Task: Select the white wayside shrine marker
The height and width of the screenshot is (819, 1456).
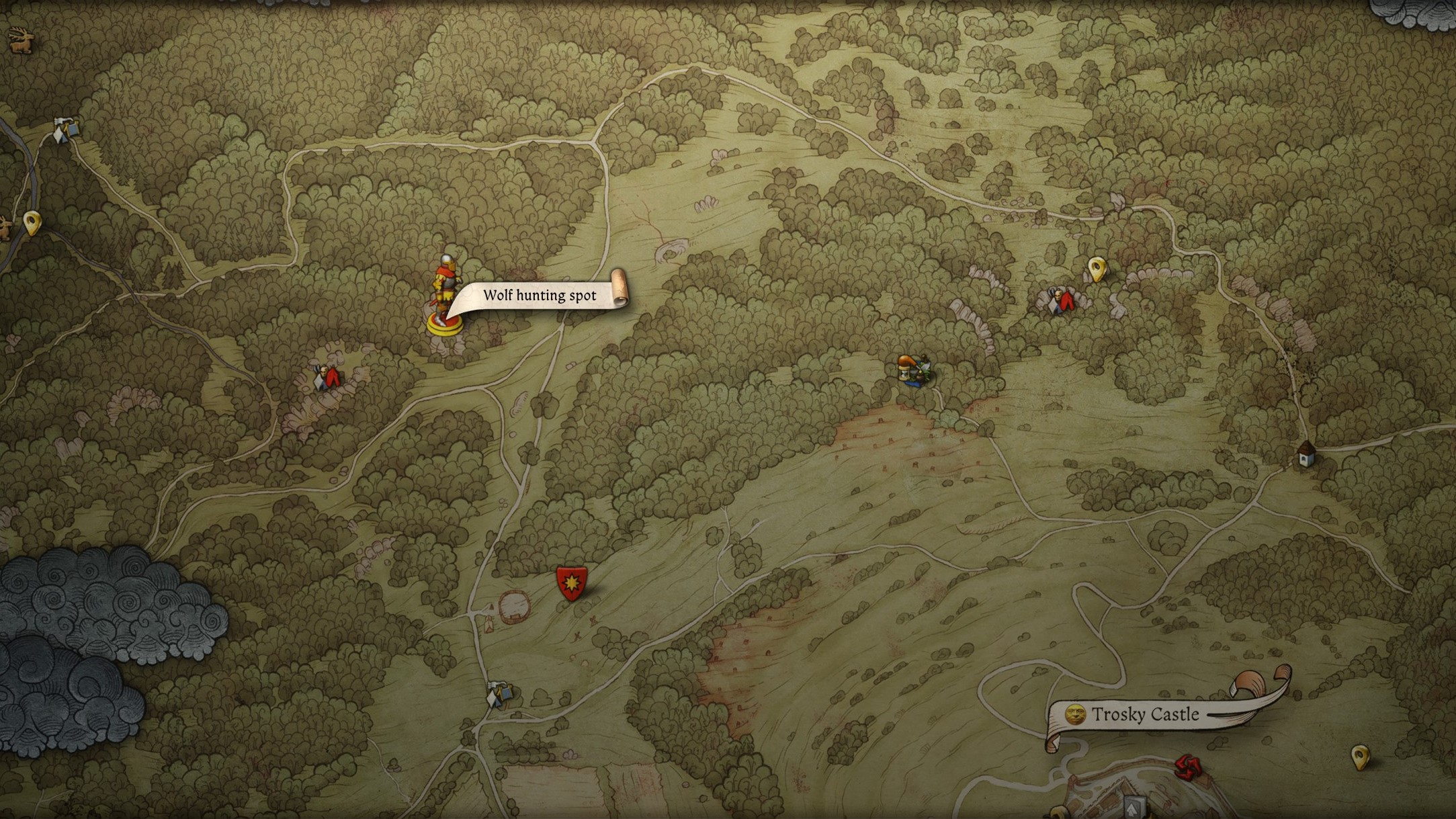Action: click(x=1305, y=455)
